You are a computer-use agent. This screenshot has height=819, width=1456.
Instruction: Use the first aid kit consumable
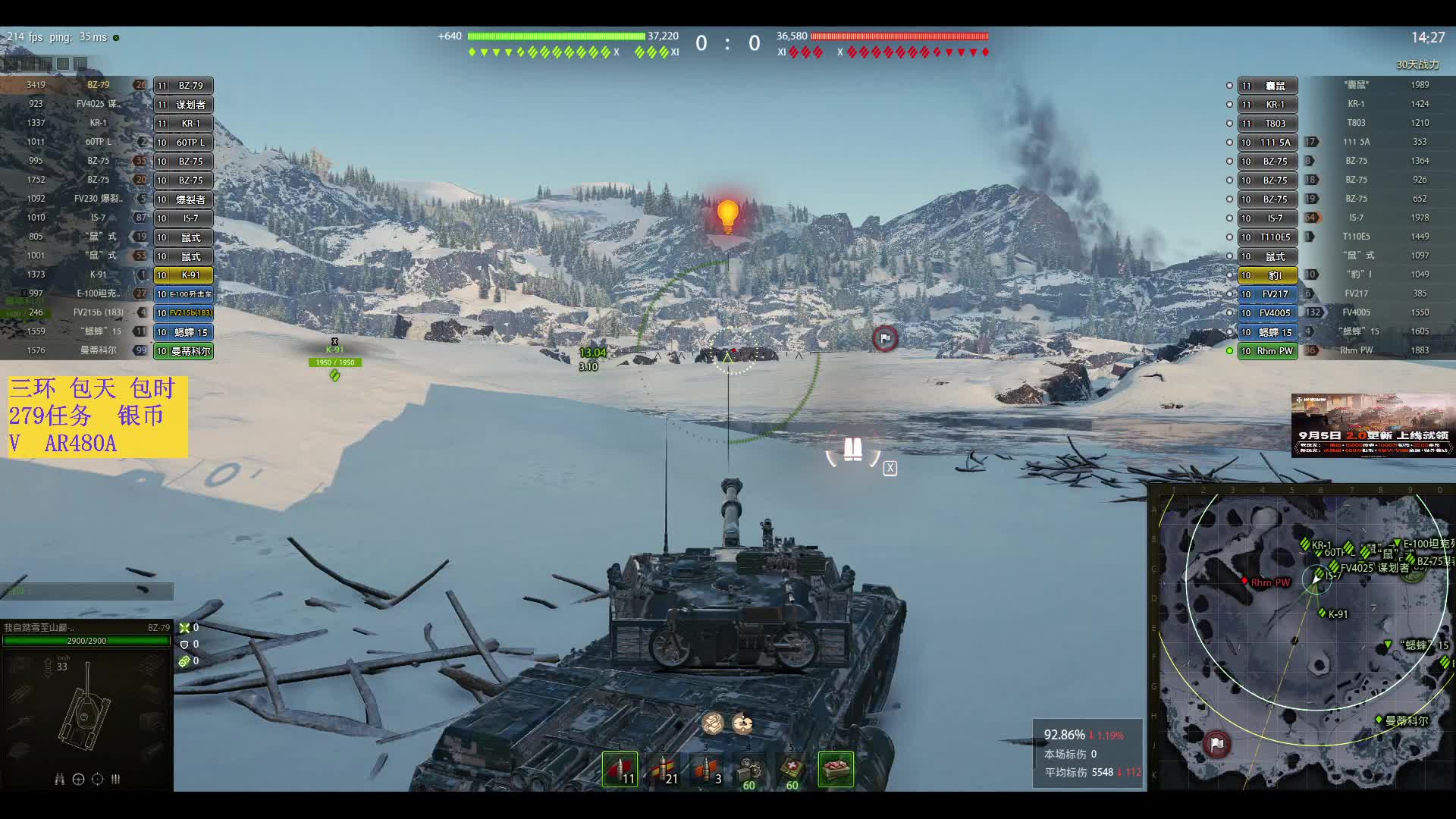(x=792, y=769)
